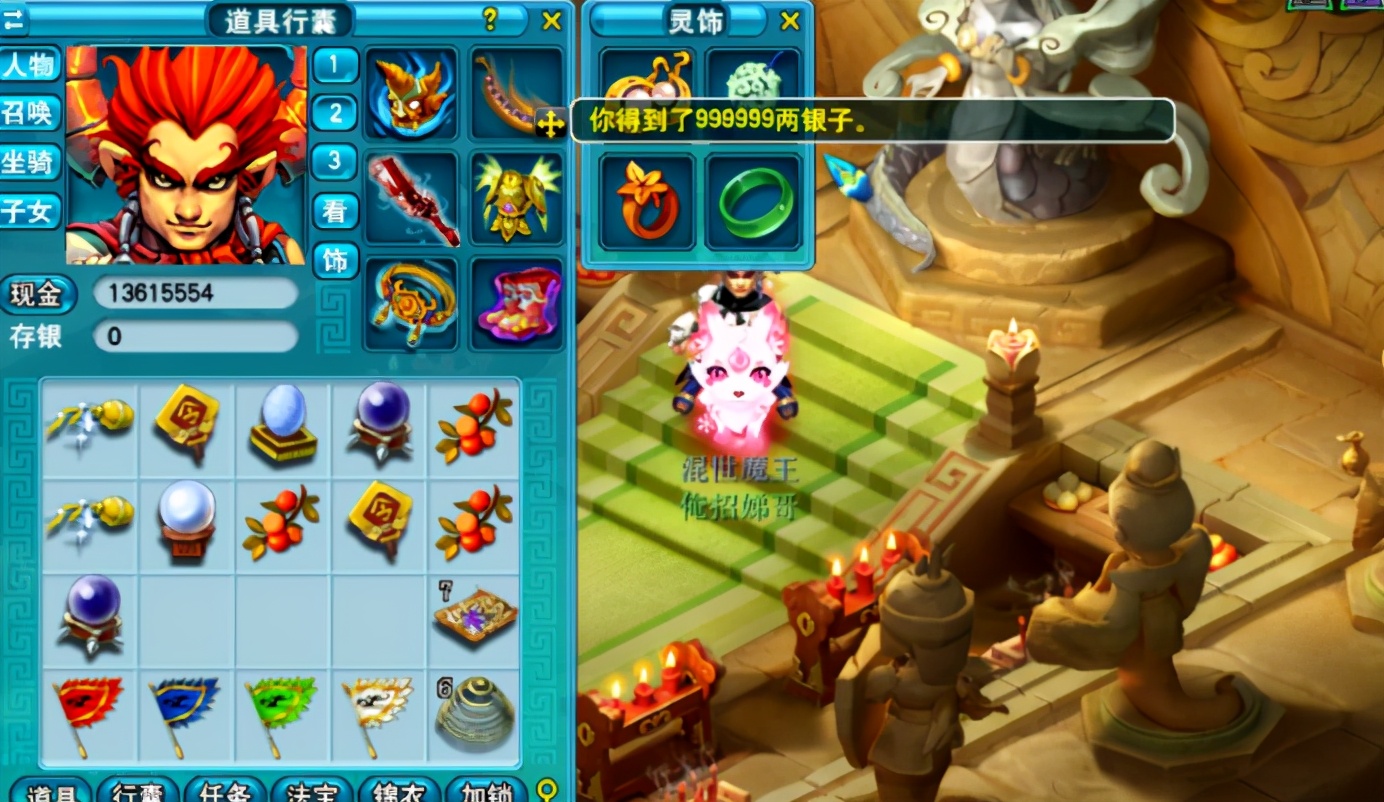Show the 子女 children tab

[29, 211]
